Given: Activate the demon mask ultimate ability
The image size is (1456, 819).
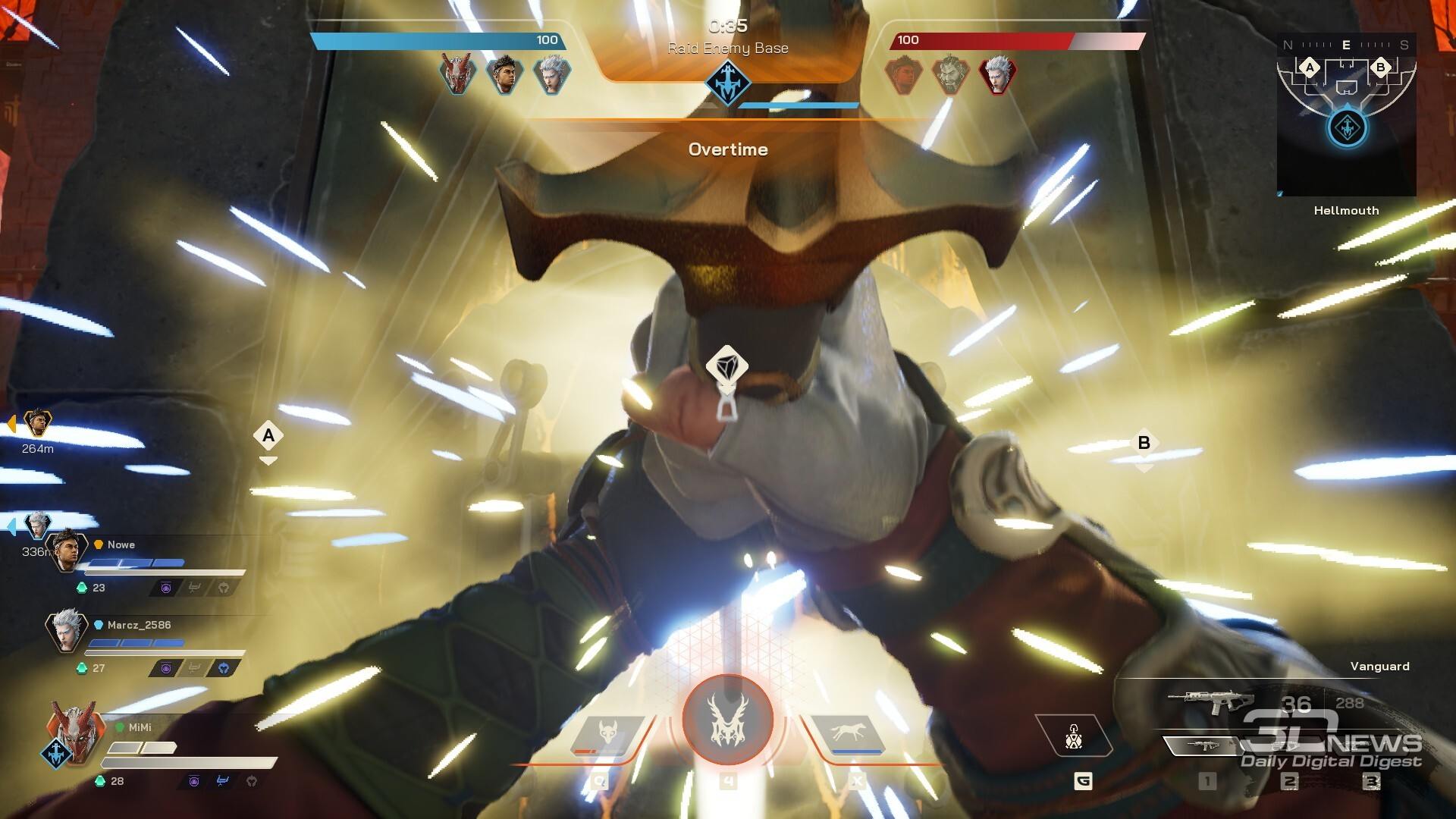Looking at the screenshot, I should coord(727,720).
